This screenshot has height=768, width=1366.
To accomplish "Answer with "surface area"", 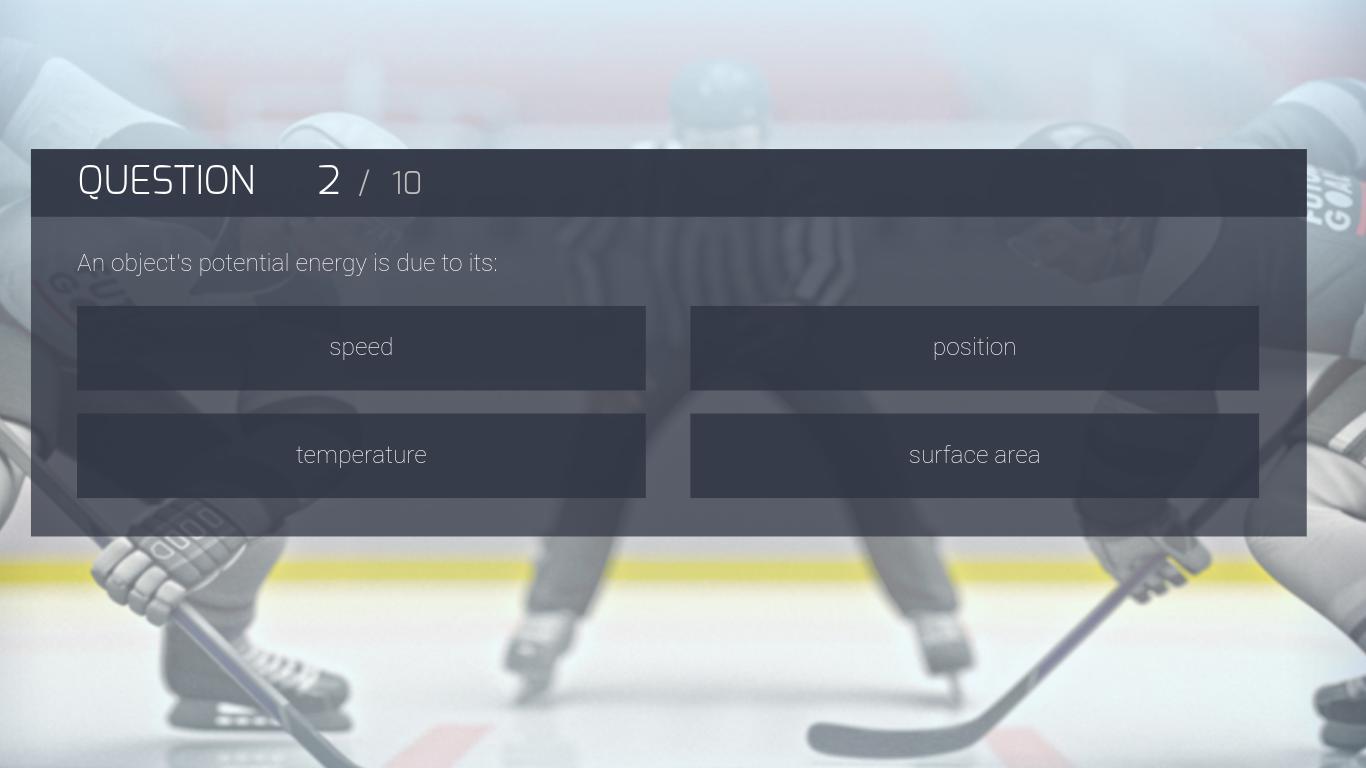I will 974,456.
